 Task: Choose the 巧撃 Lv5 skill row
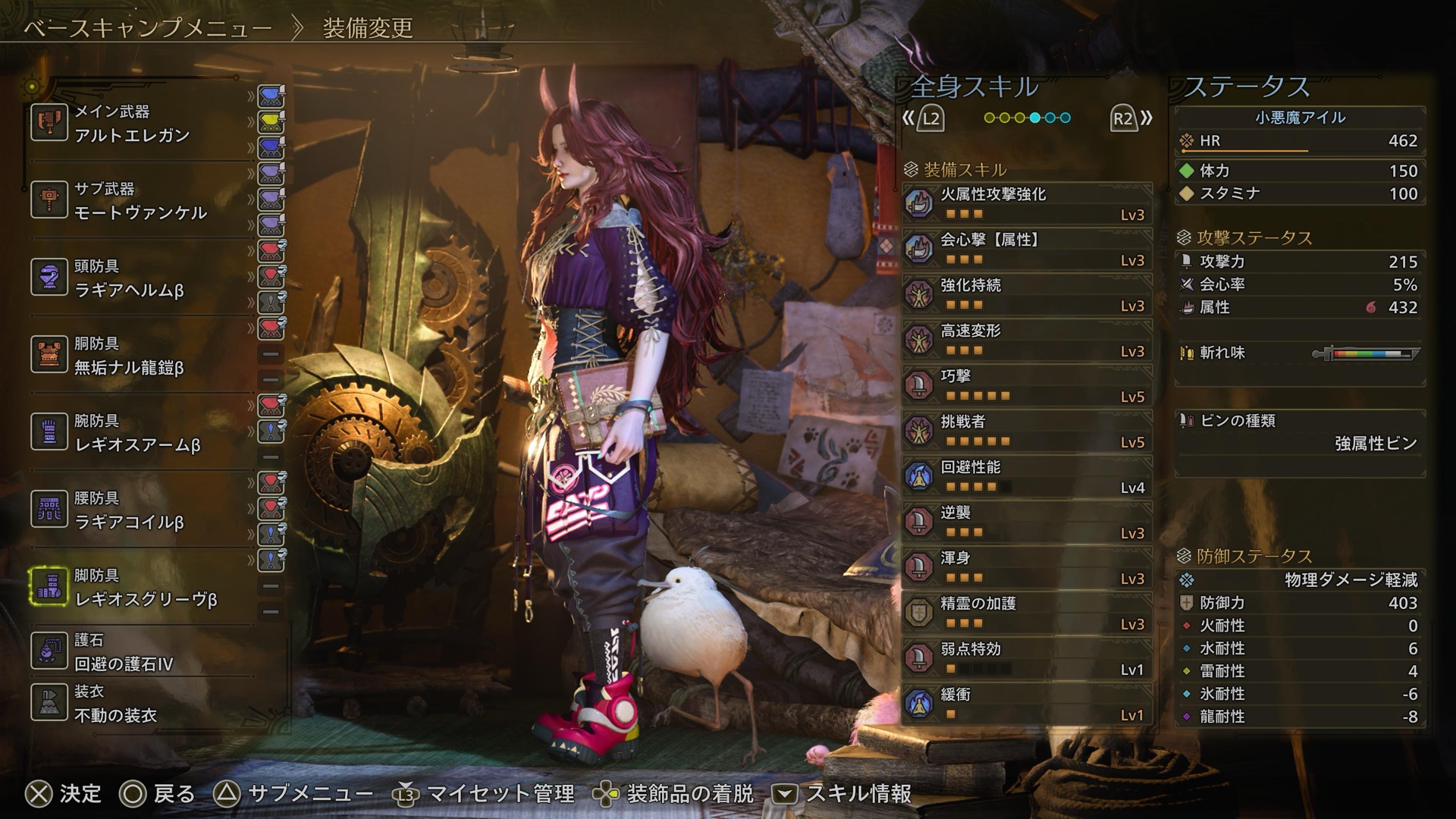[x=1028, y=386]
